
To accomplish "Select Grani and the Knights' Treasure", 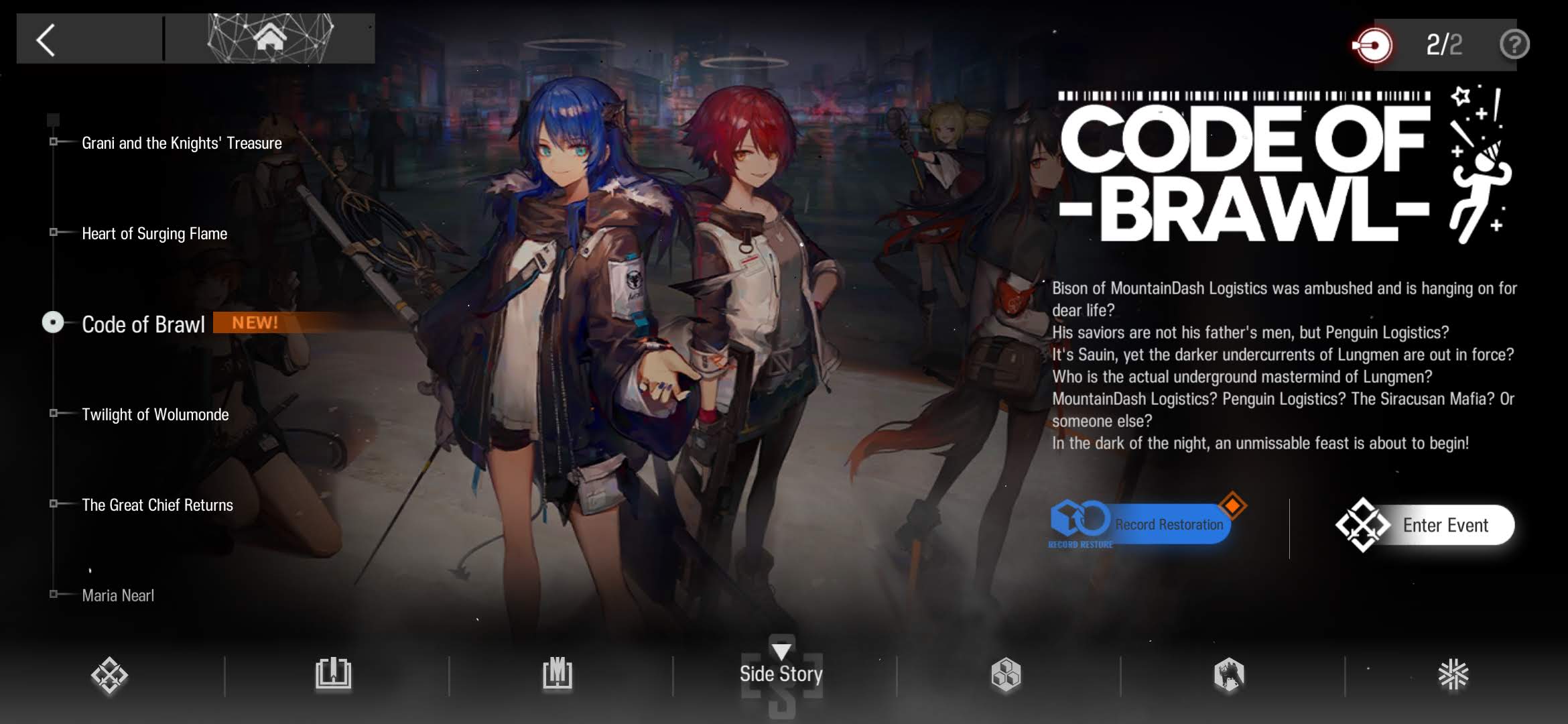I will tap(181, 143).
